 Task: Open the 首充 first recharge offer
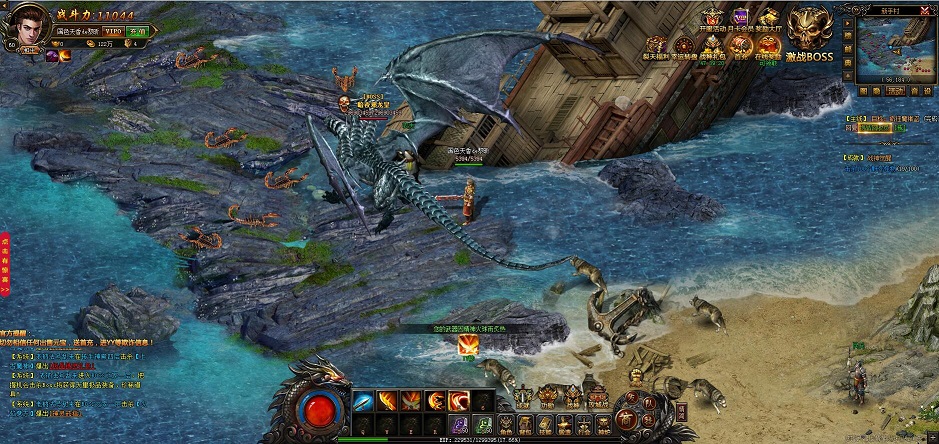[740, 46]
